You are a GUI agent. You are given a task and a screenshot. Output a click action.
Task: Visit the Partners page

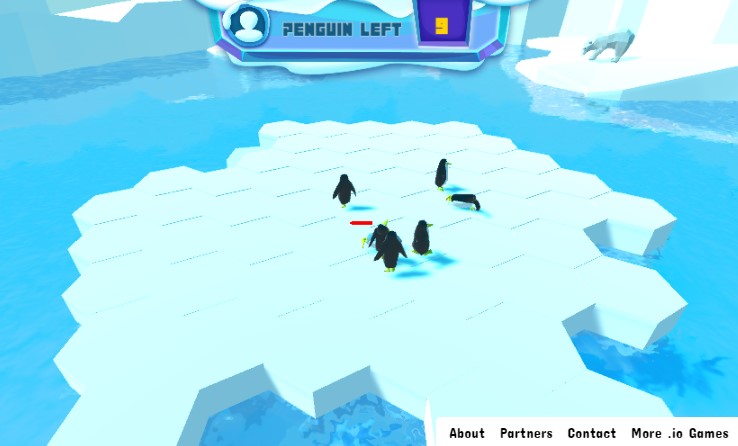coord(526,433)
